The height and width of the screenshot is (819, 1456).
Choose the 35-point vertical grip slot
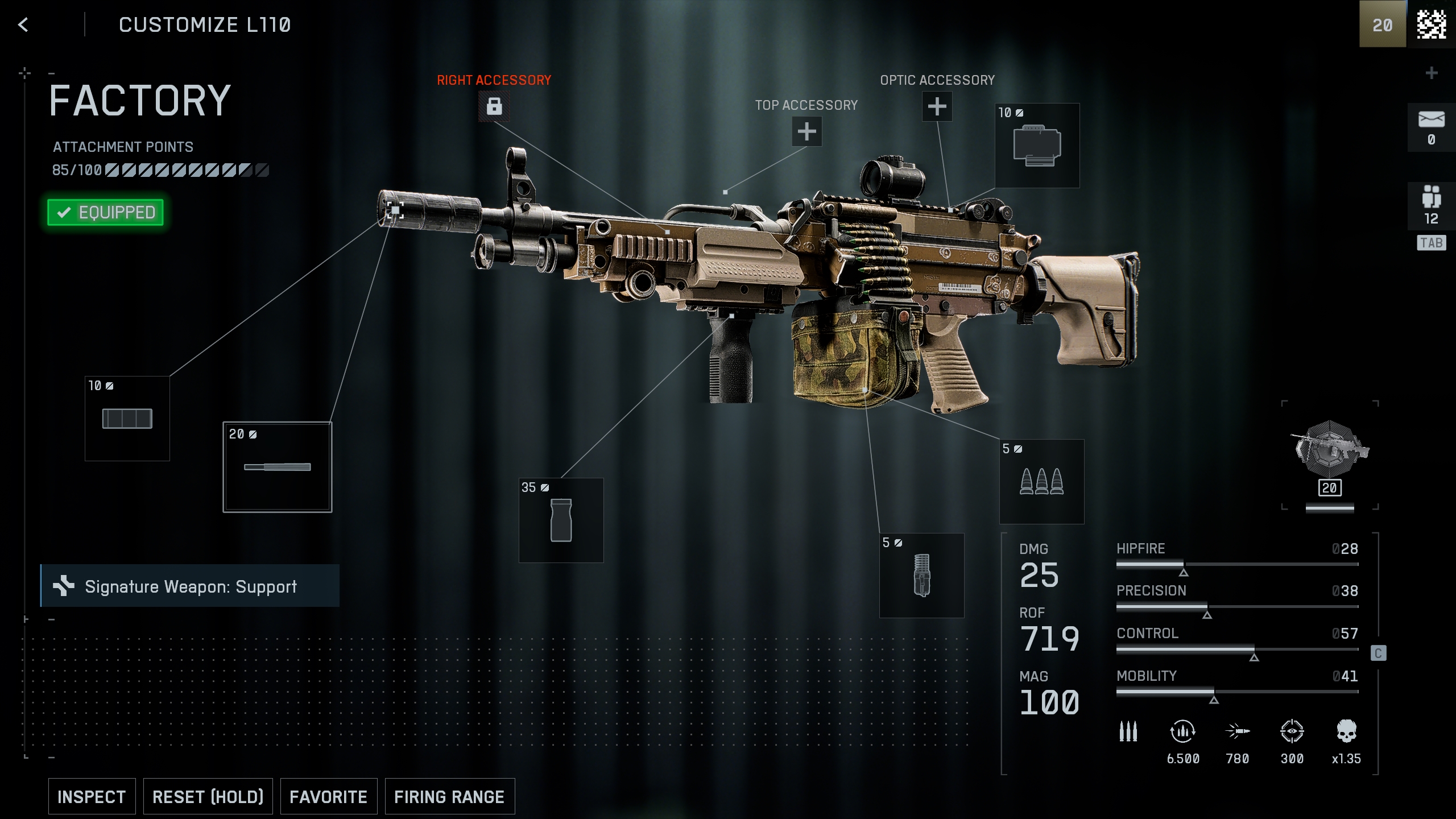[561, 520]
